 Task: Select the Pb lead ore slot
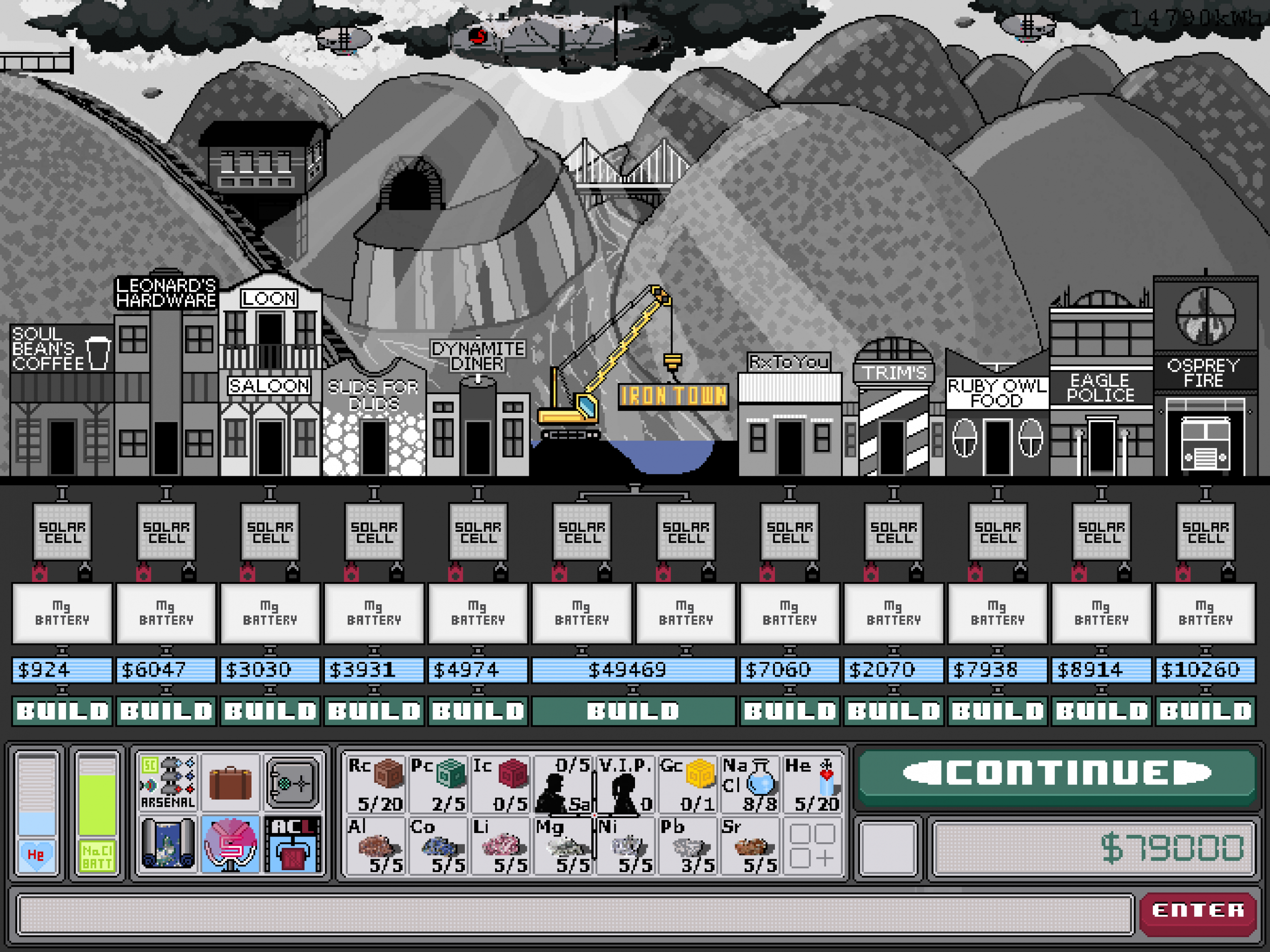tap(688, 845)
